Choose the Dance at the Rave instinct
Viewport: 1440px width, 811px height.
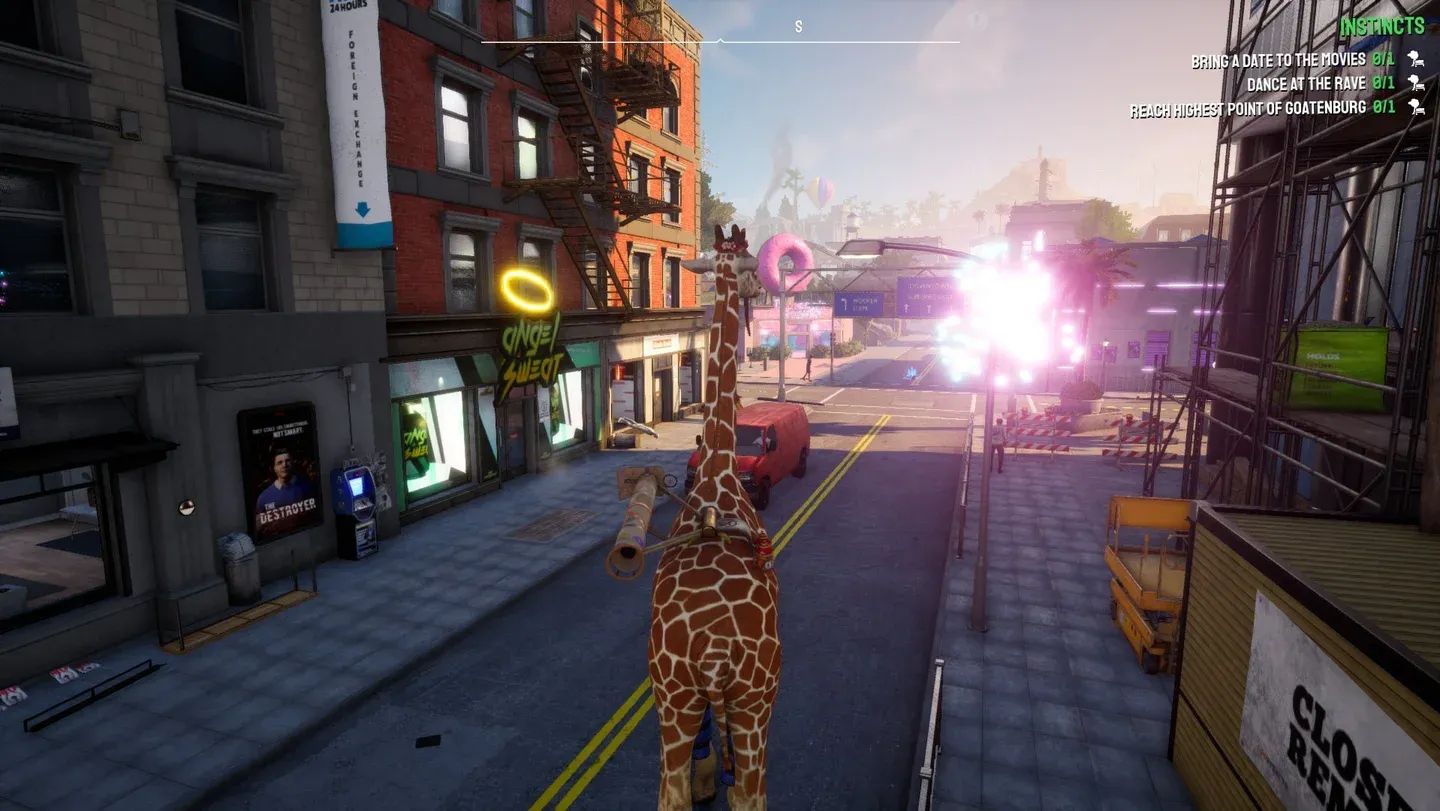(1319, 84)
